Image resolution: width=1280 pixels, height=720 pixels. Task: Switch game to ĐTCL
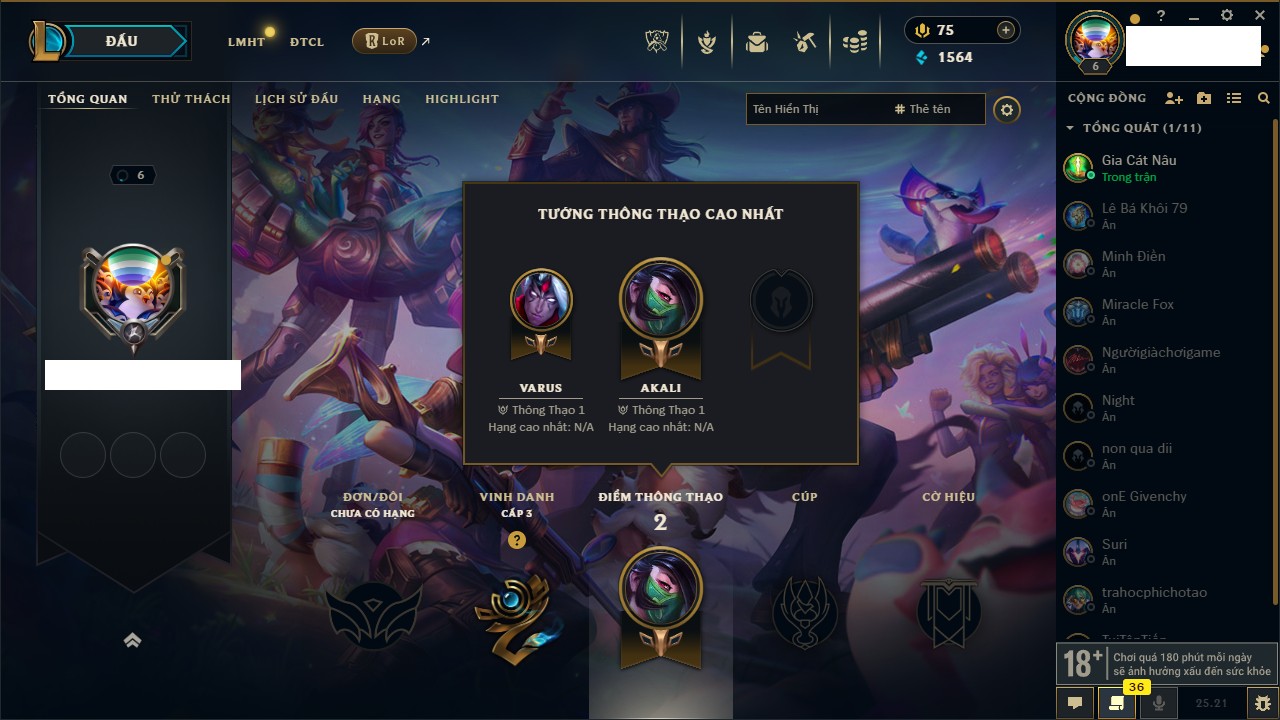click(x=307, y=42)
